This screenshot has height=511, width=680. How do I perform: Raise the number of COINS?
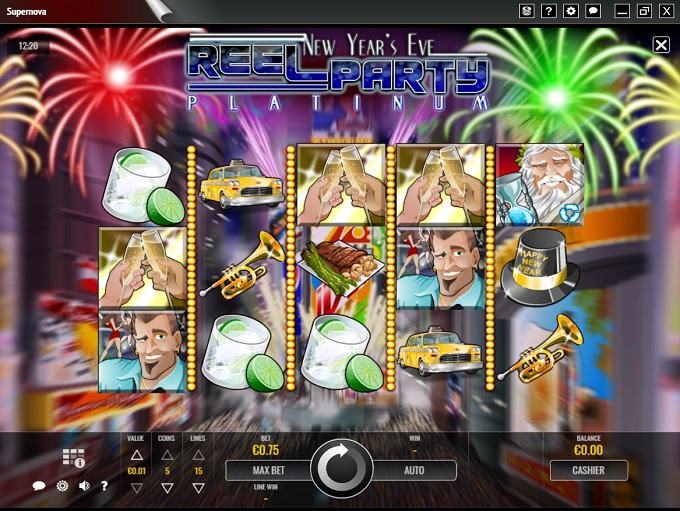pos(167,455)
